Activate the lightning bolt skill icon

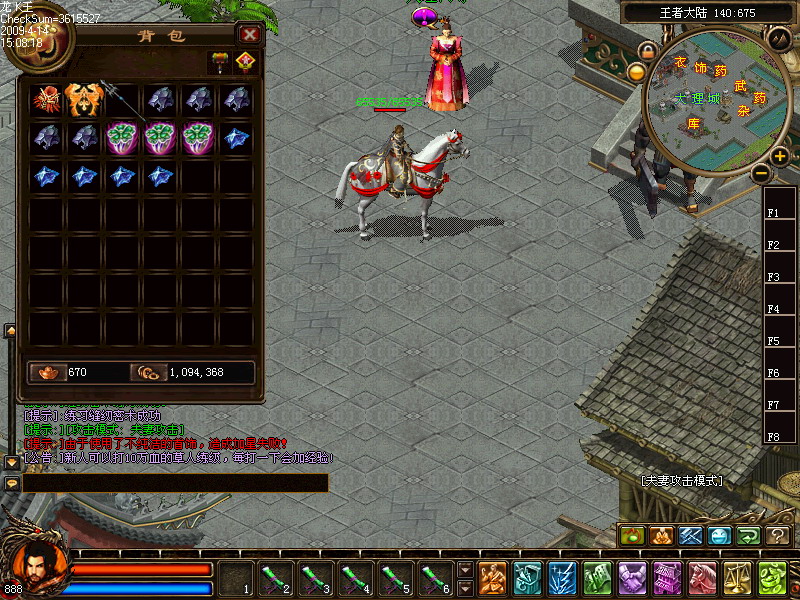coord(563,578)
